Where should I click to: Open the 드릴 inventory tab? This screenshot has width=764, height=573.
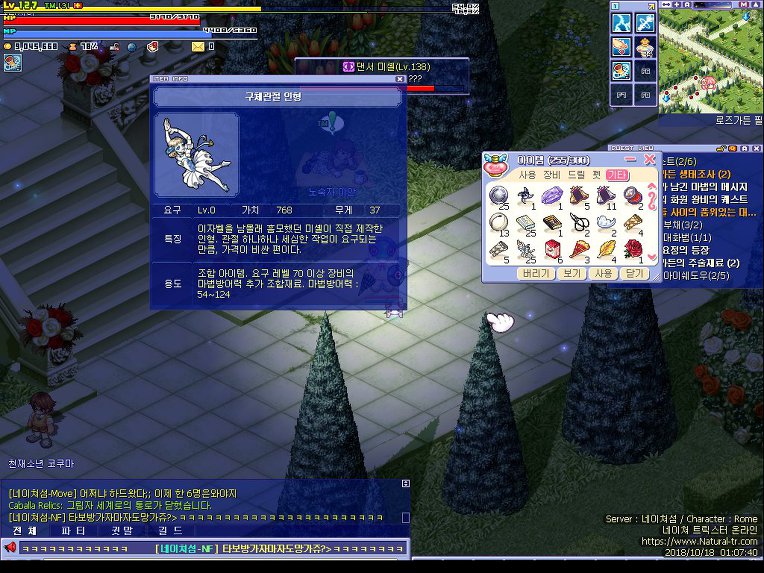pos(577,175)
